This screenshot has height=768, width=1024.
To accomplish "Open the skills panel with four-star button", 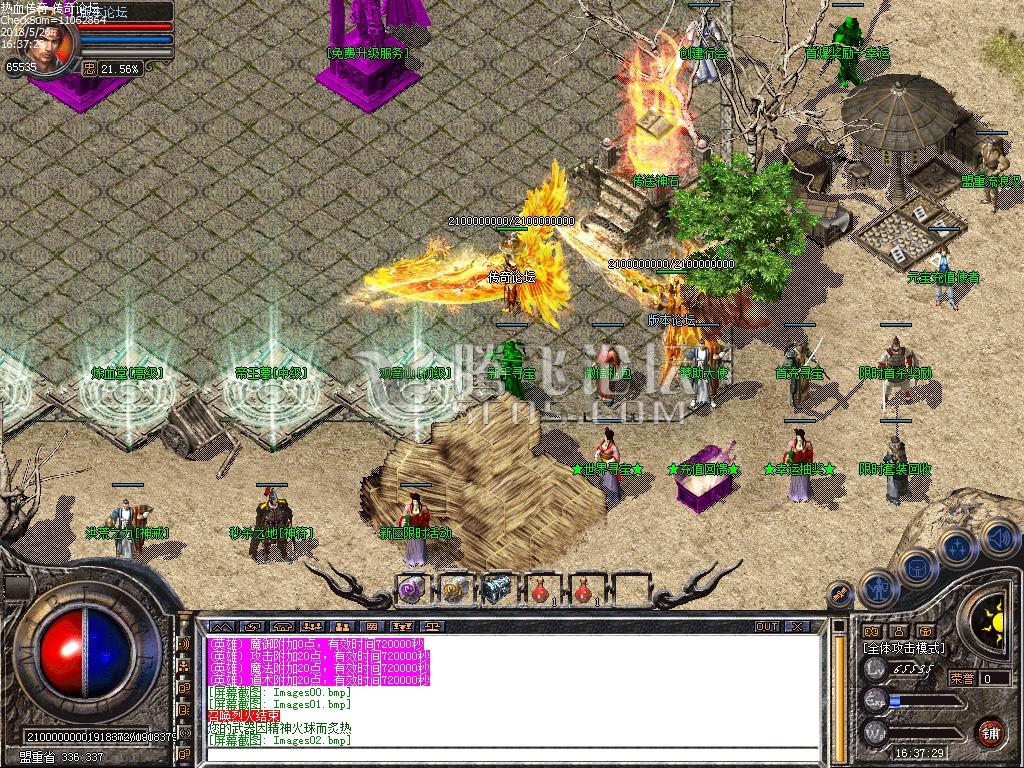I will [958, 548].
